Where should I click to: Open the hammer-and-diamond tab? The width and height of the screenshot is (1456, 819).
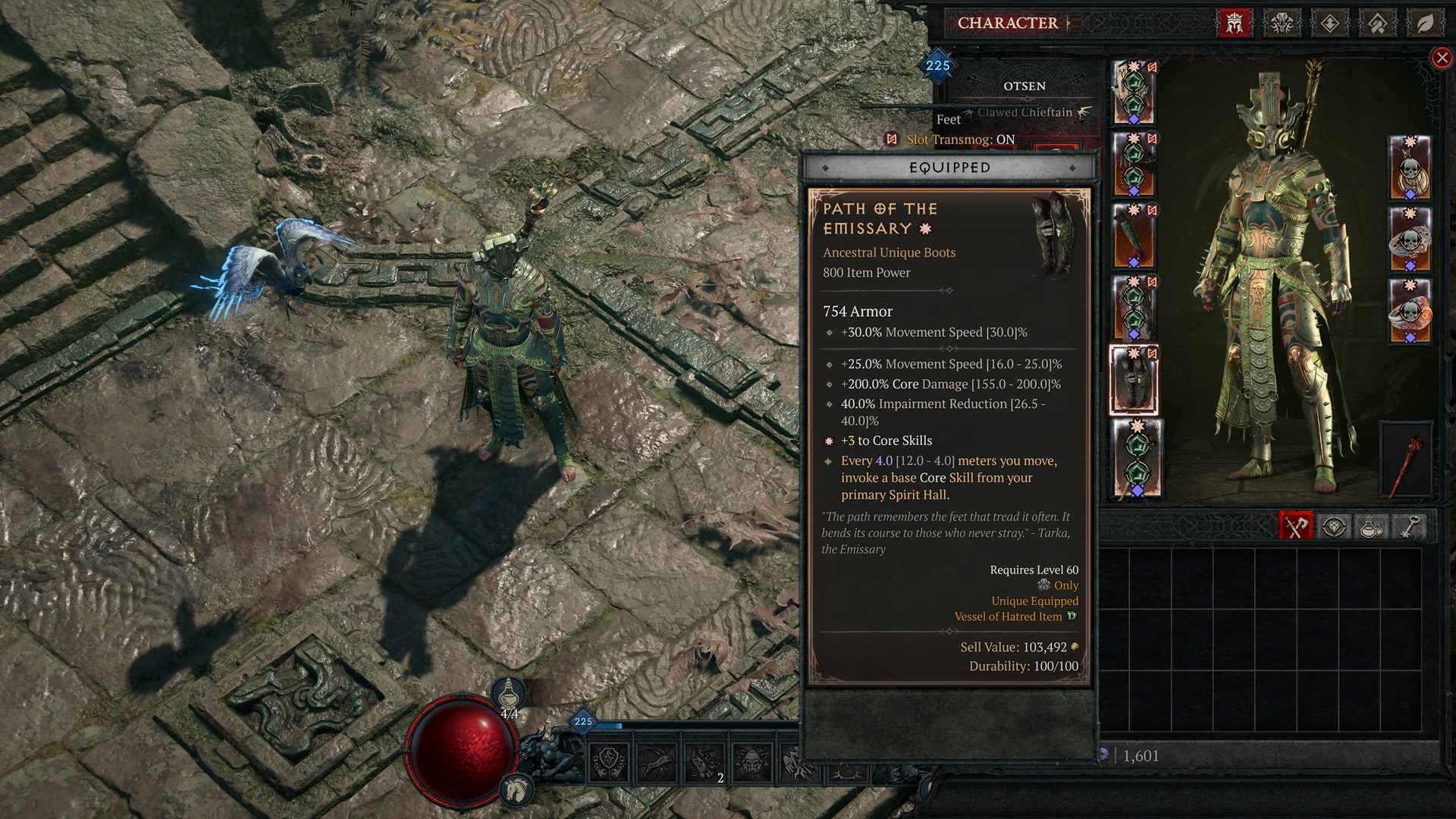click(x=1377, y=24)
